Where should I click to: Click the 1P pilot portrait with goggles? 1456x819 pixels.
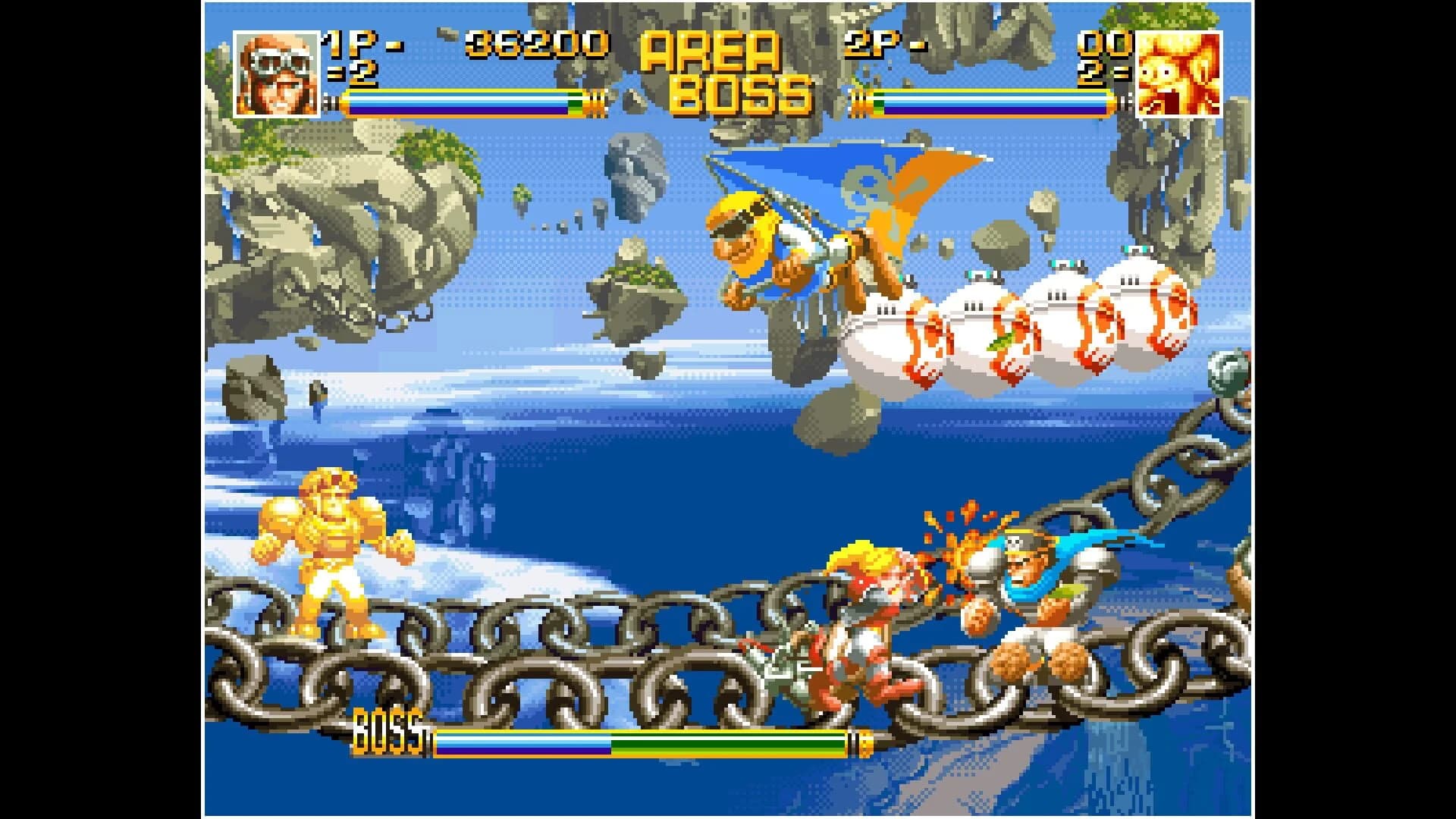point(277,72)
